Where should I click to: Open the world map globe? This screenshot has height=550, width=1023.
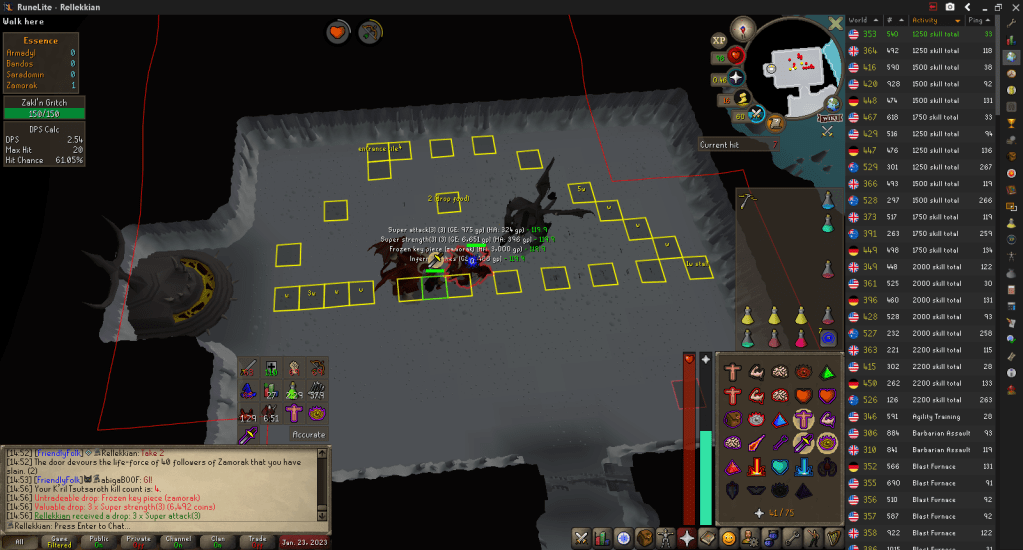pos(832,102)
